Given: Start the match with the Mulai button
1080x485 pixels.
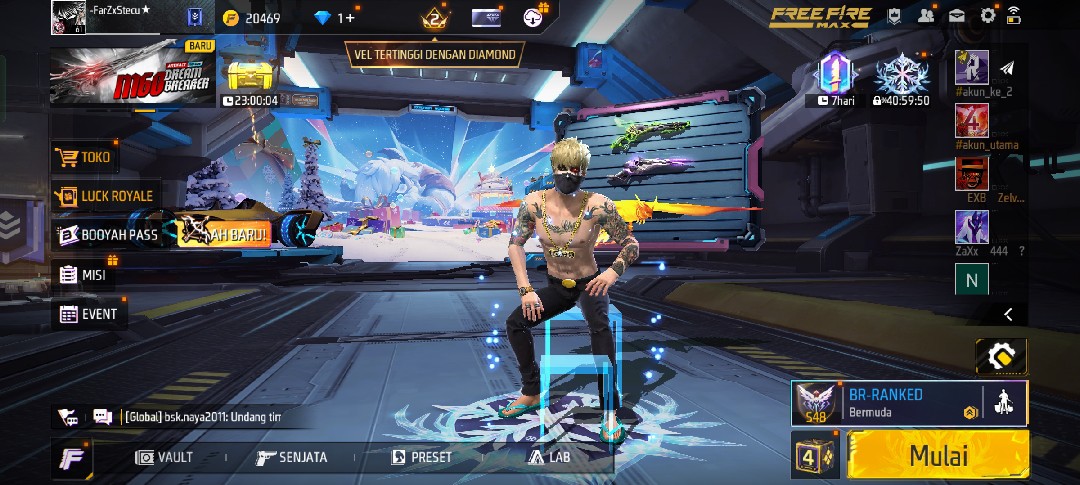Looking at the screenshot, I should pyautogui.click(x=938, y=455).
